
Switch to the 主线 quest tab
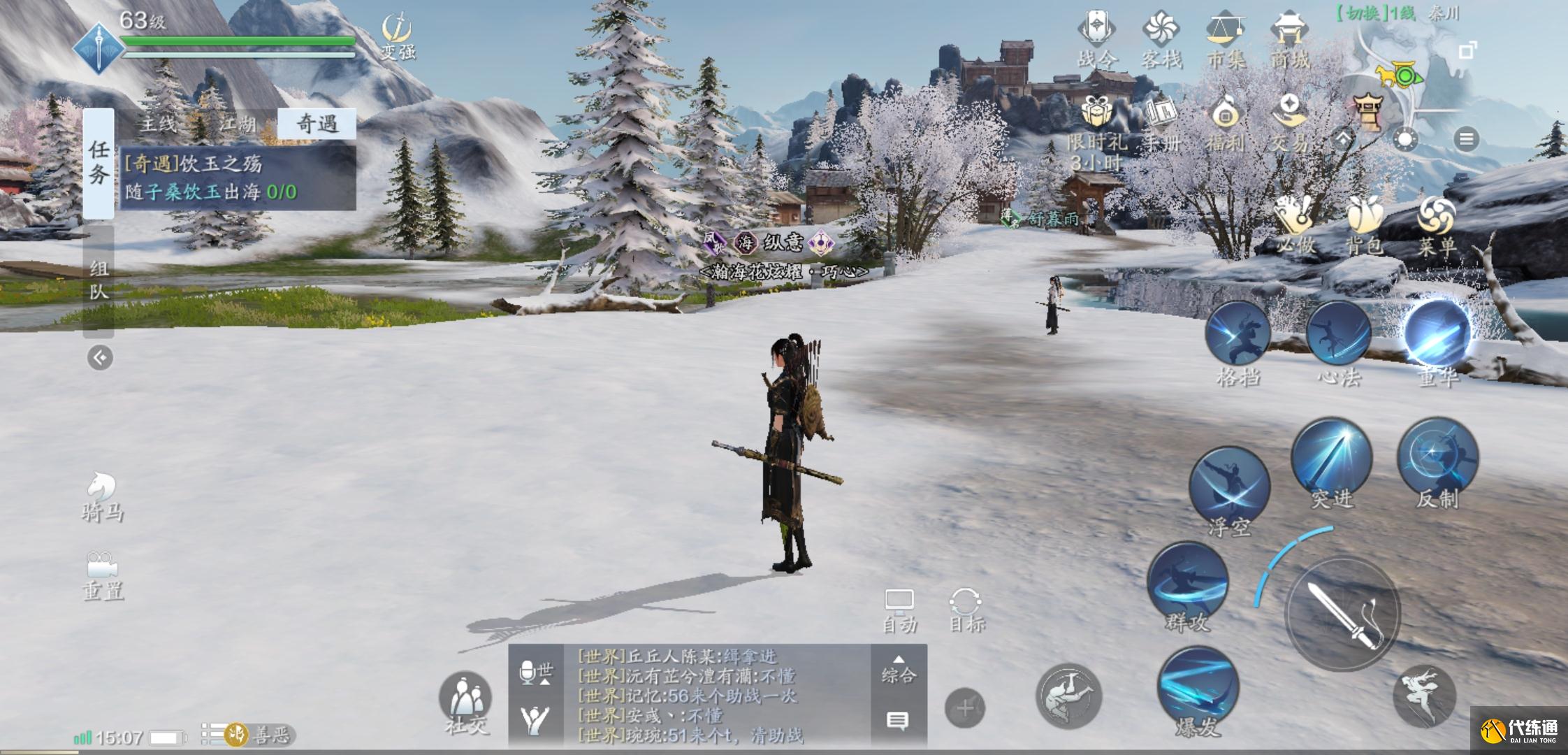pyautogui.click(x=159, y=124)
